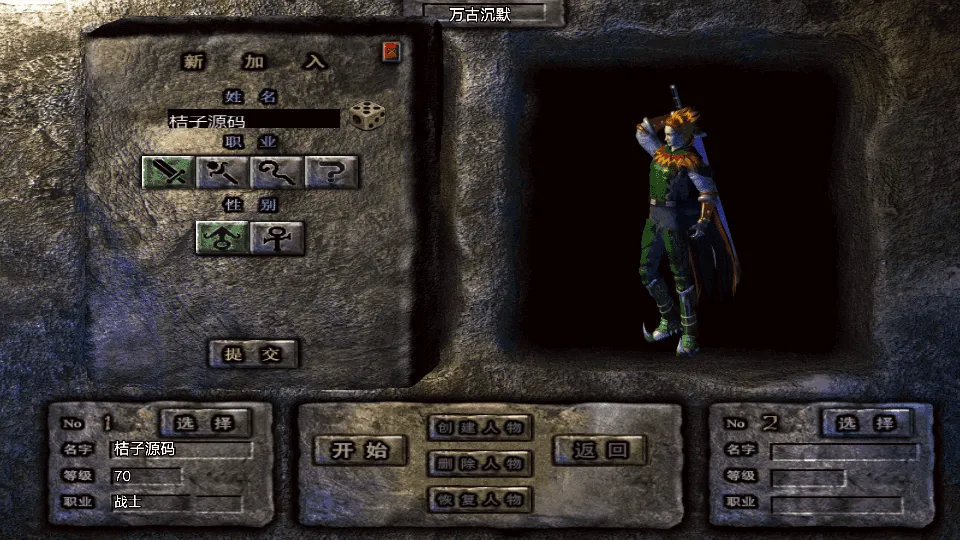
Task: Start the game with 开始
Action: coord(362,450)
